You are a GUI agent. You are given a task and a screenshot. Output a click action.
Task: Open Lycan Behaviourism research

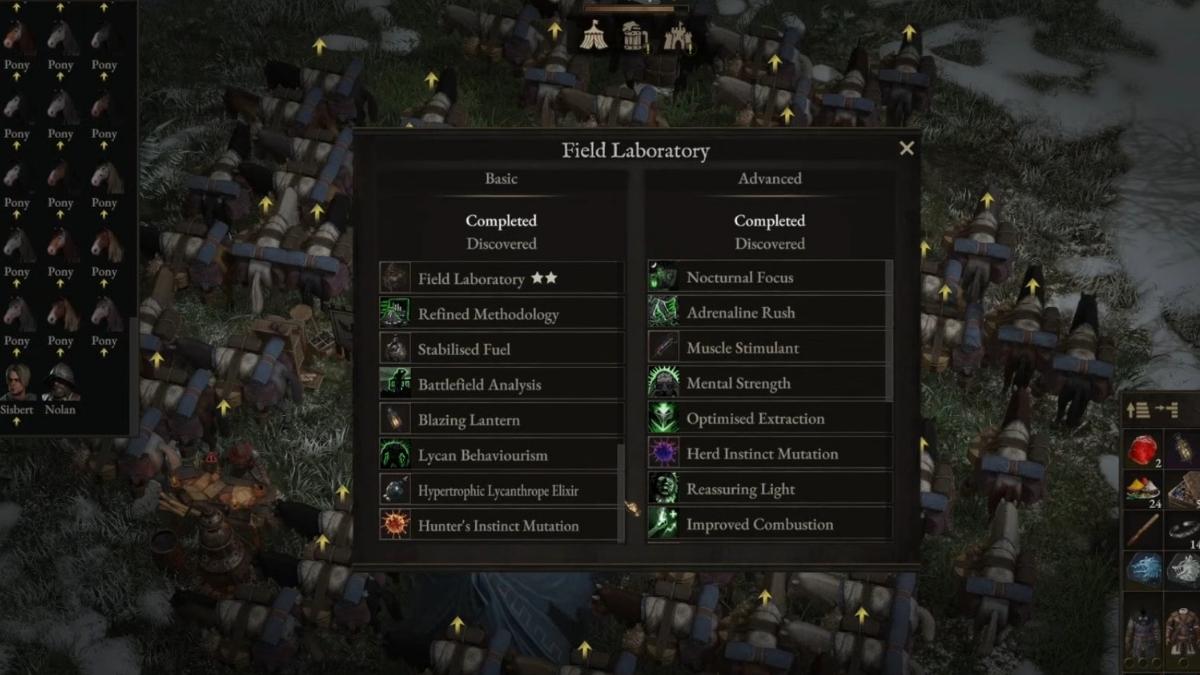[500, 455]
